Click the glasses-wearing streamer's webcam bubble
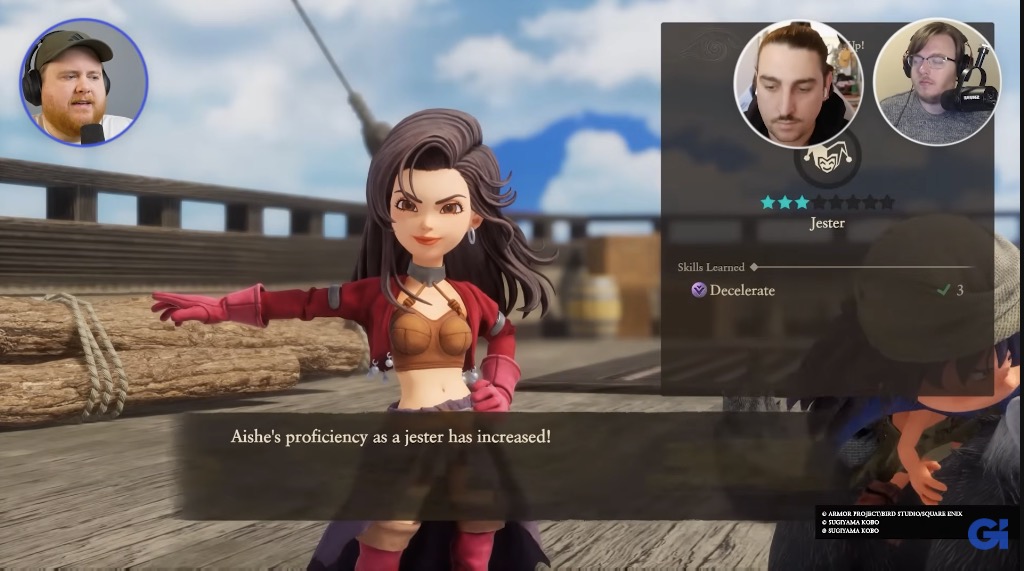 coord(936,82)
